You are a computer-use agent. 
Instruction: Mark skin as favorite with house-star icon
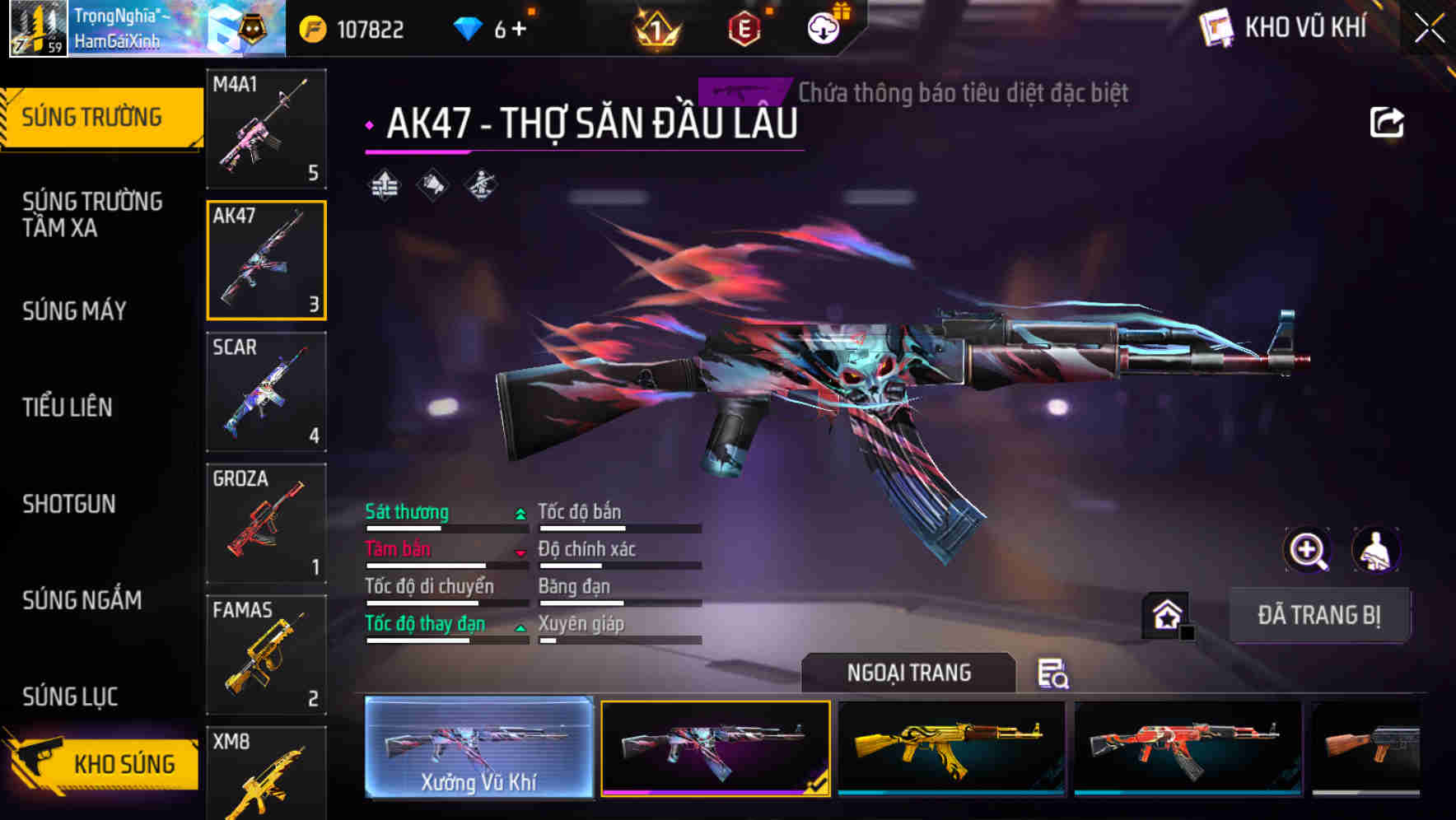point(1164,615)
